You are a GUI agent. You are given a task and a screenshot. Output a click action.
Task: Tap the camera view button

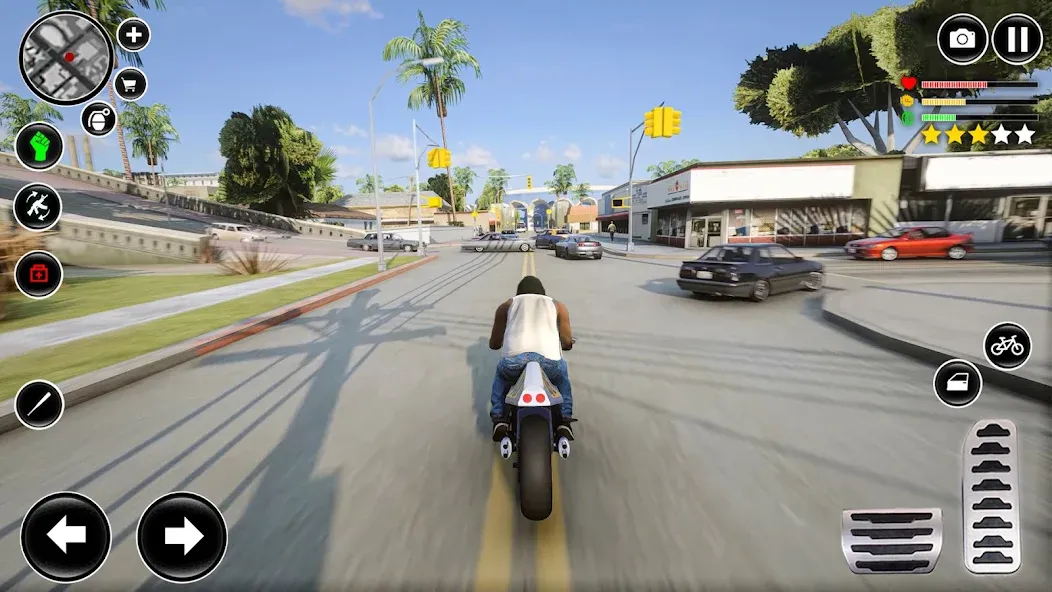(x=962, y=39)
